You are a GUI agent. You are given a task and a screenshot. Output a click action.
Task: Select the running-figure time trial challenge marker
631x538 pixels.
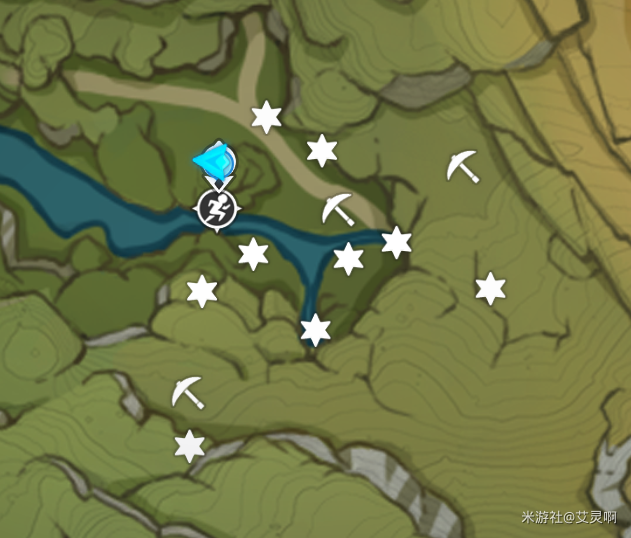pyautogui.click(x=214, y=208)
